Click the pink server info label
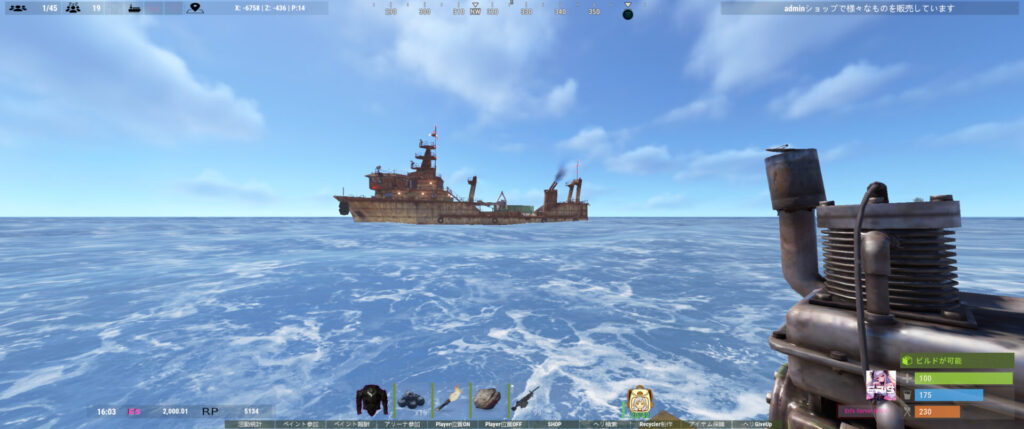Image resolution: width=1024 pixels, height=429 pixels. (860, 411)
